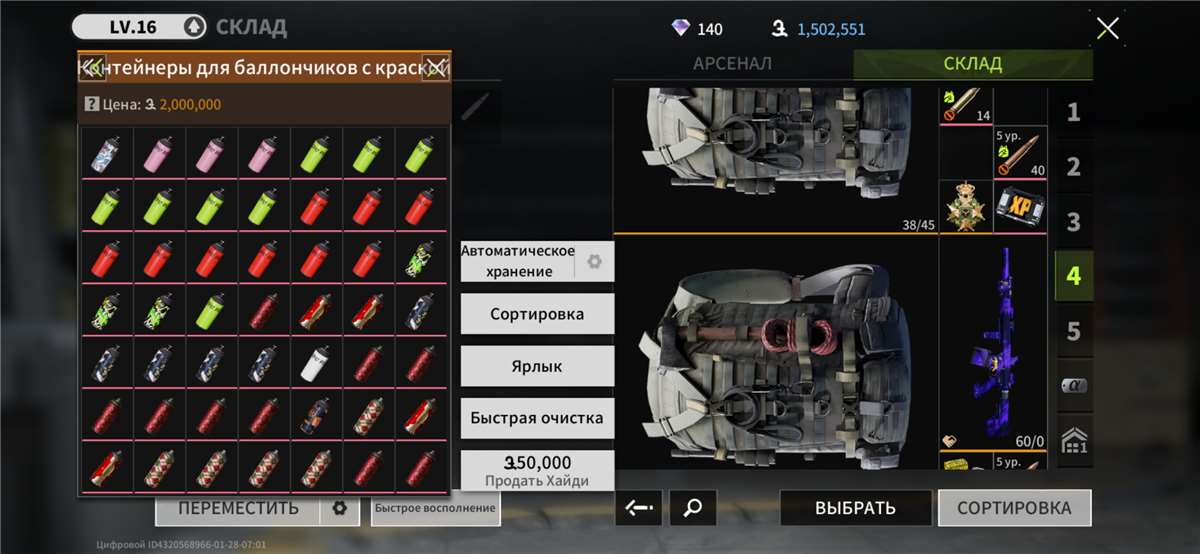Use Быстрое восполнение
The width and height of the screenshot is (1200, 554).
[435, 508]
